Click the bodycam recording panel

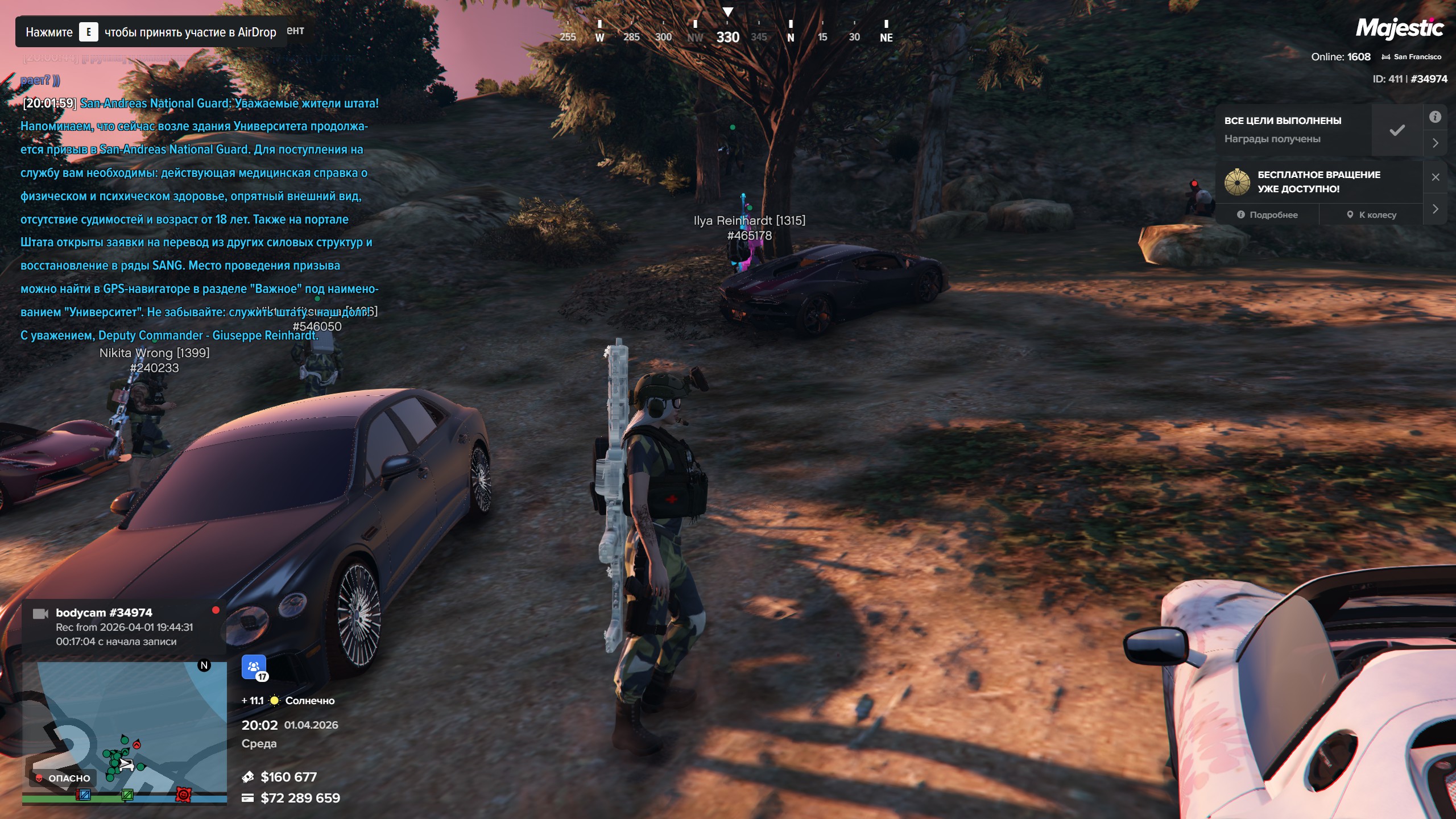click(124, 627)
